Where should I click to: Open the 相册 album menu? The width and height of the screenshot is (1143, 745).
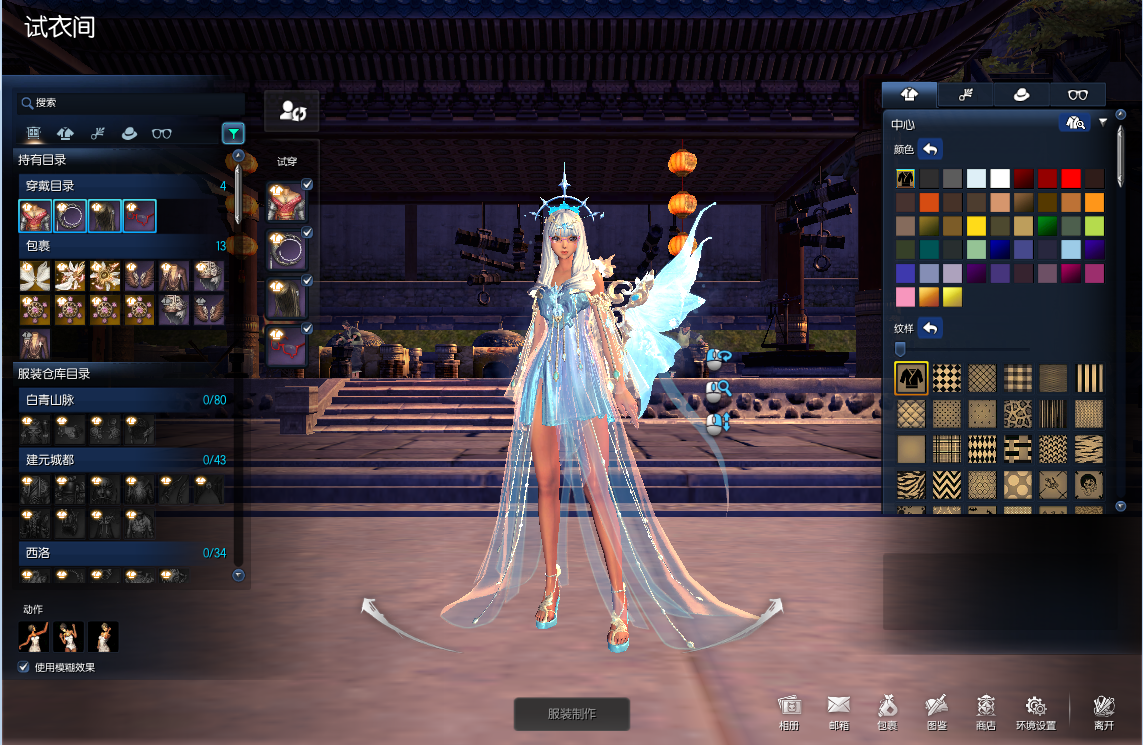click(x=789, y=712)
